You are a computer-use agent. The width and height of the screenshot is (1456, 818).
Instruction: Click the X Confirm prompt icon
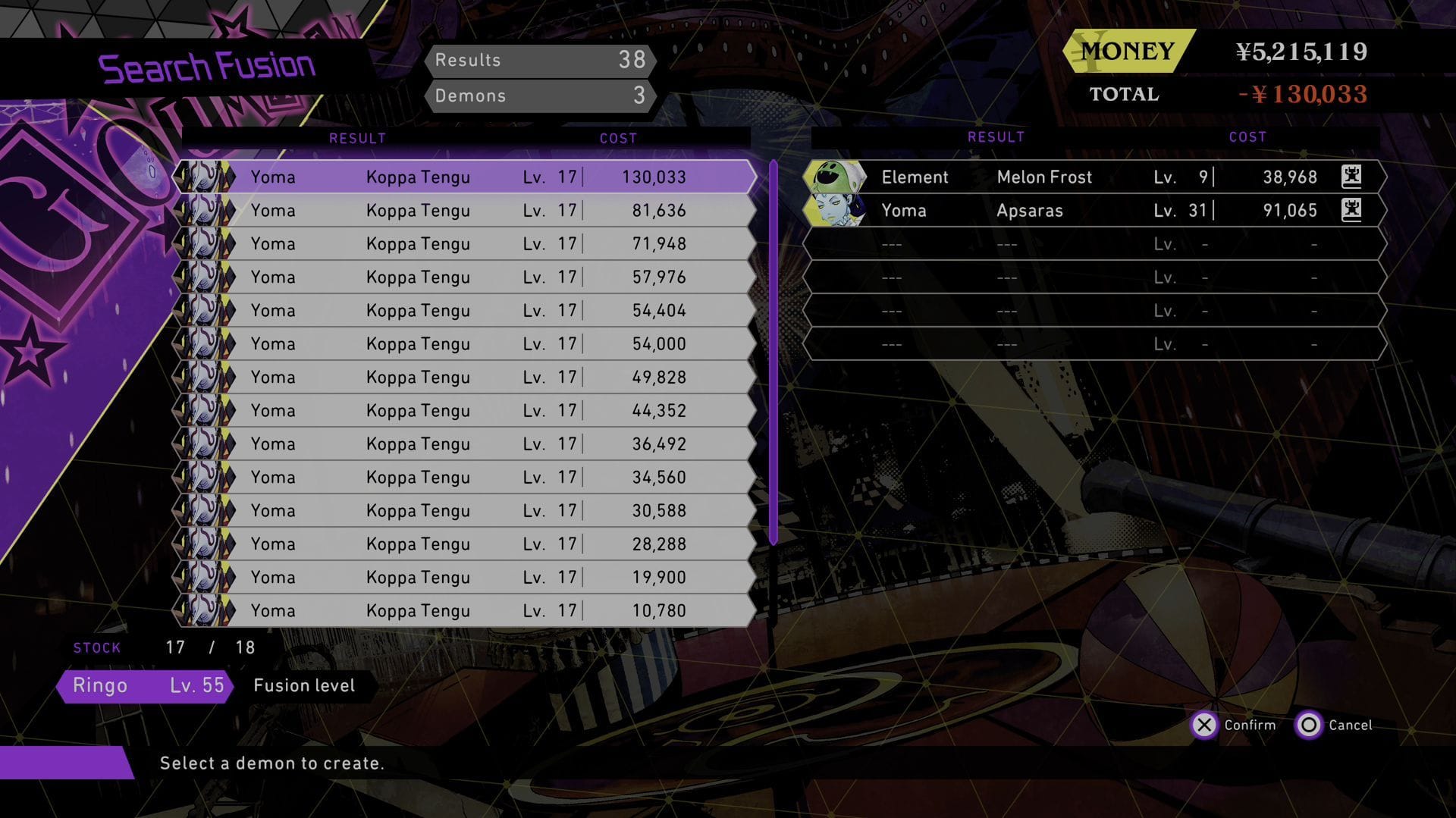(1206, 726)
